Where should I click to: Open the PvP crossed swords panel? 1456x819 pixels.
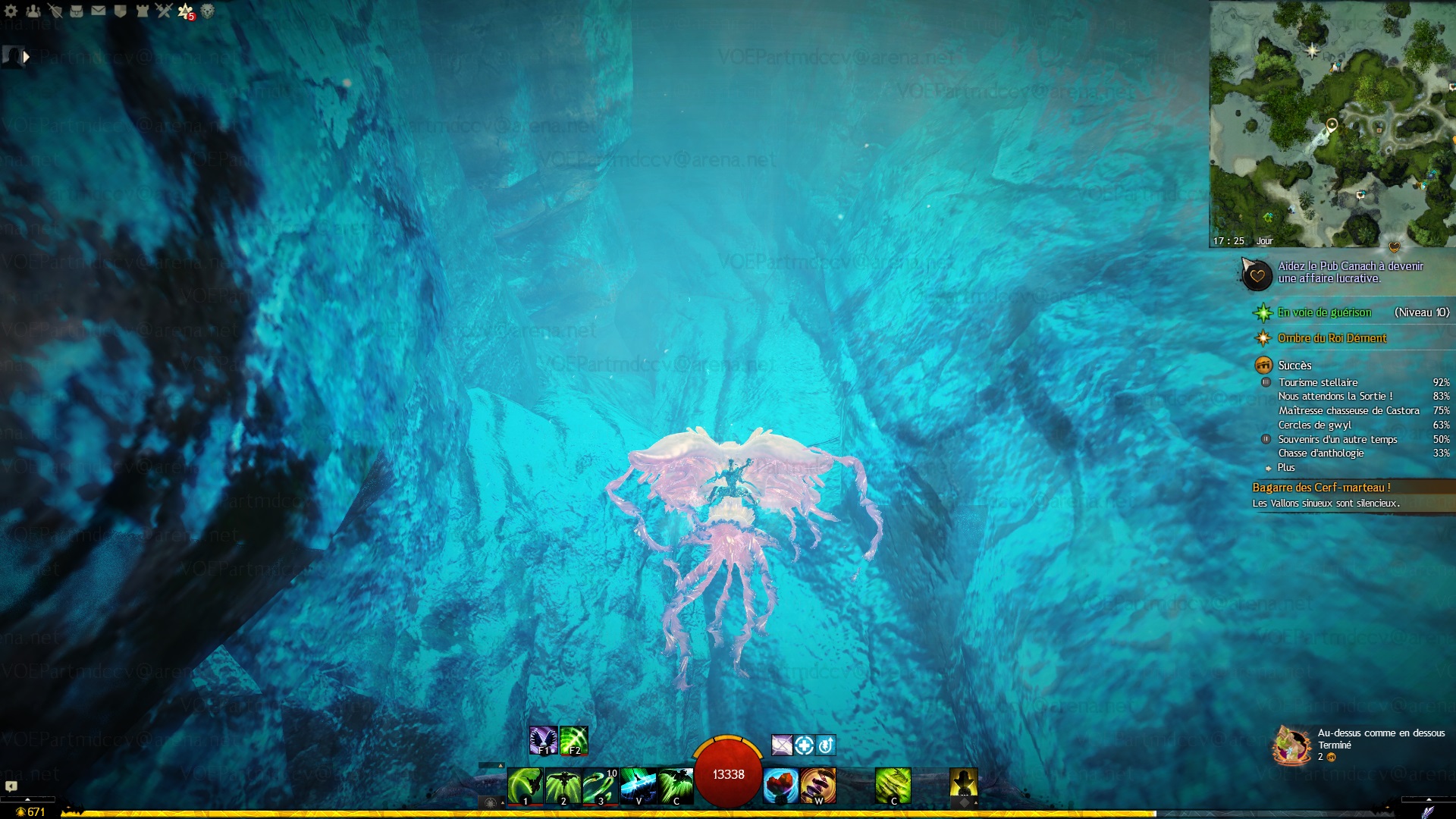pyautogui.click(x=164, y=11)
